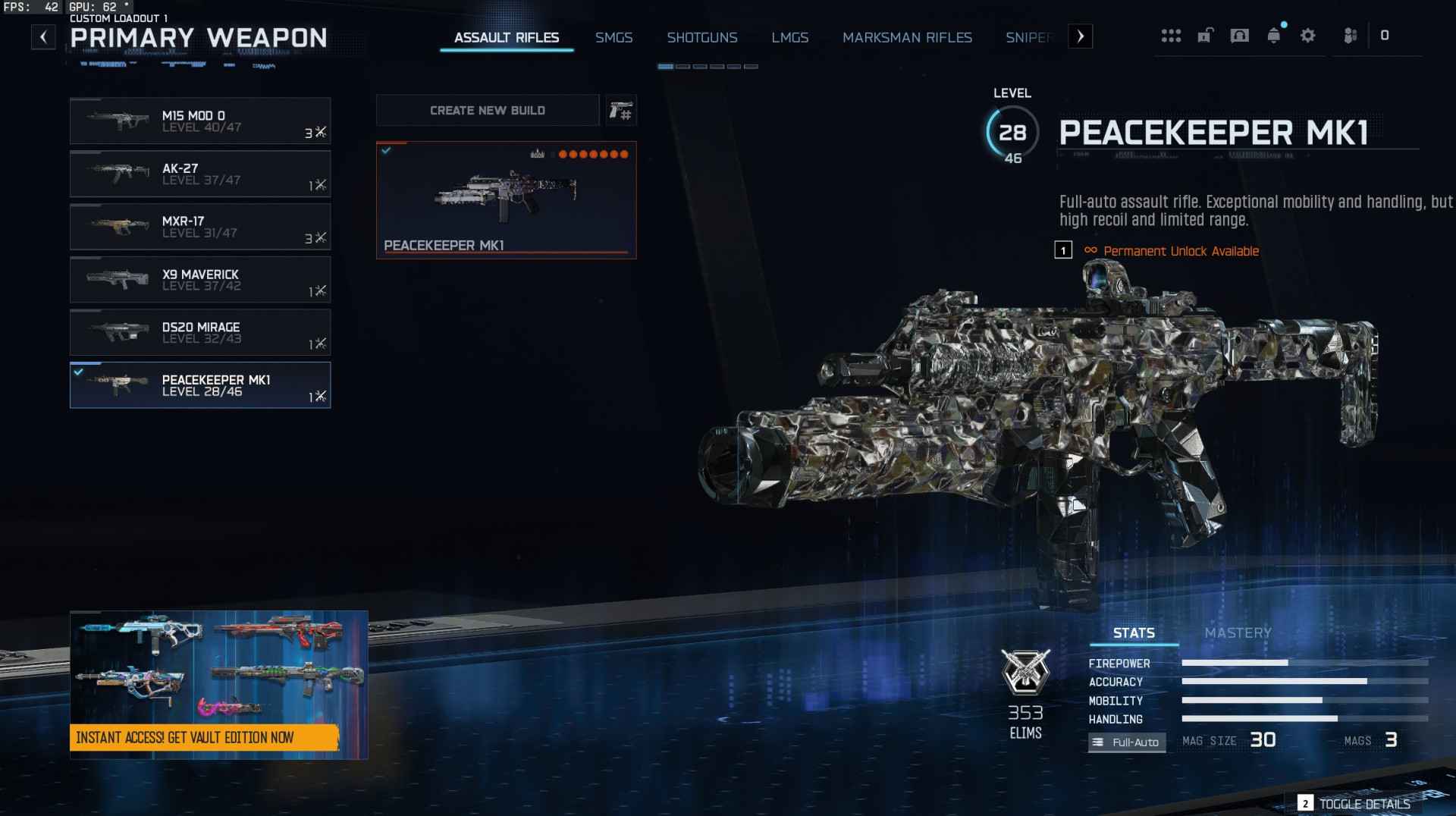Select the AK-27 from the weapon list
1456x816 pixels.
(x=200, y=174)
